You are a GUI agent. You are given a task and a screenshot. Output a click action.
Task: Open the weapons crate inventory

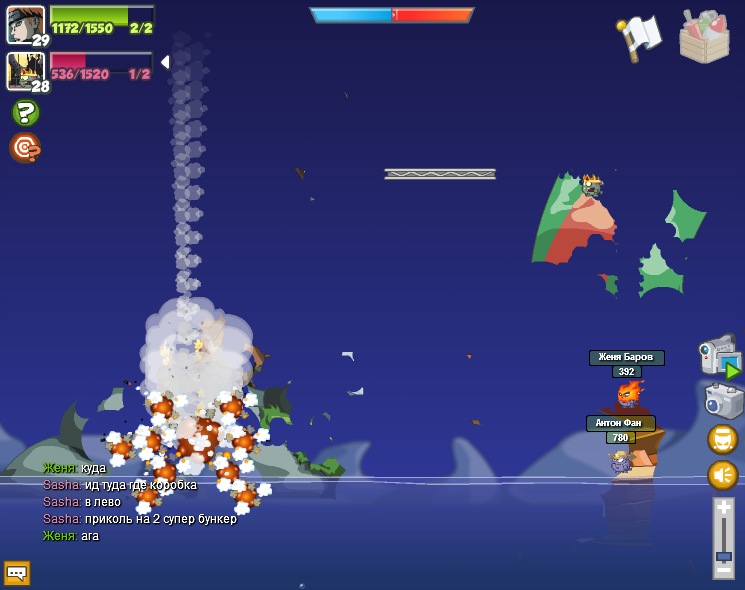click(704, 37)
